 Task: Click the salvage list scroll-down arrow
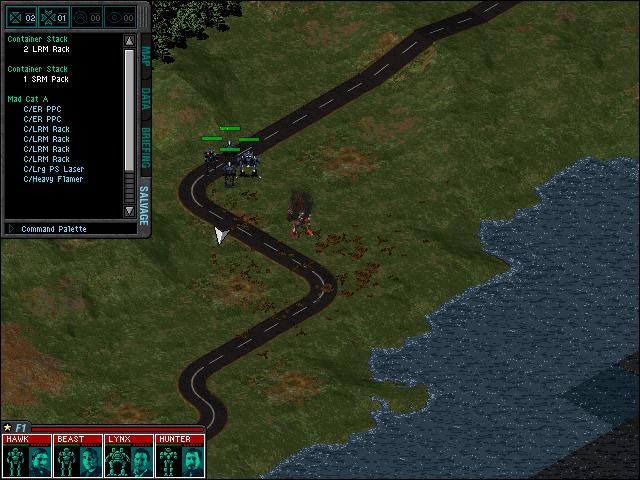(129, 211)
